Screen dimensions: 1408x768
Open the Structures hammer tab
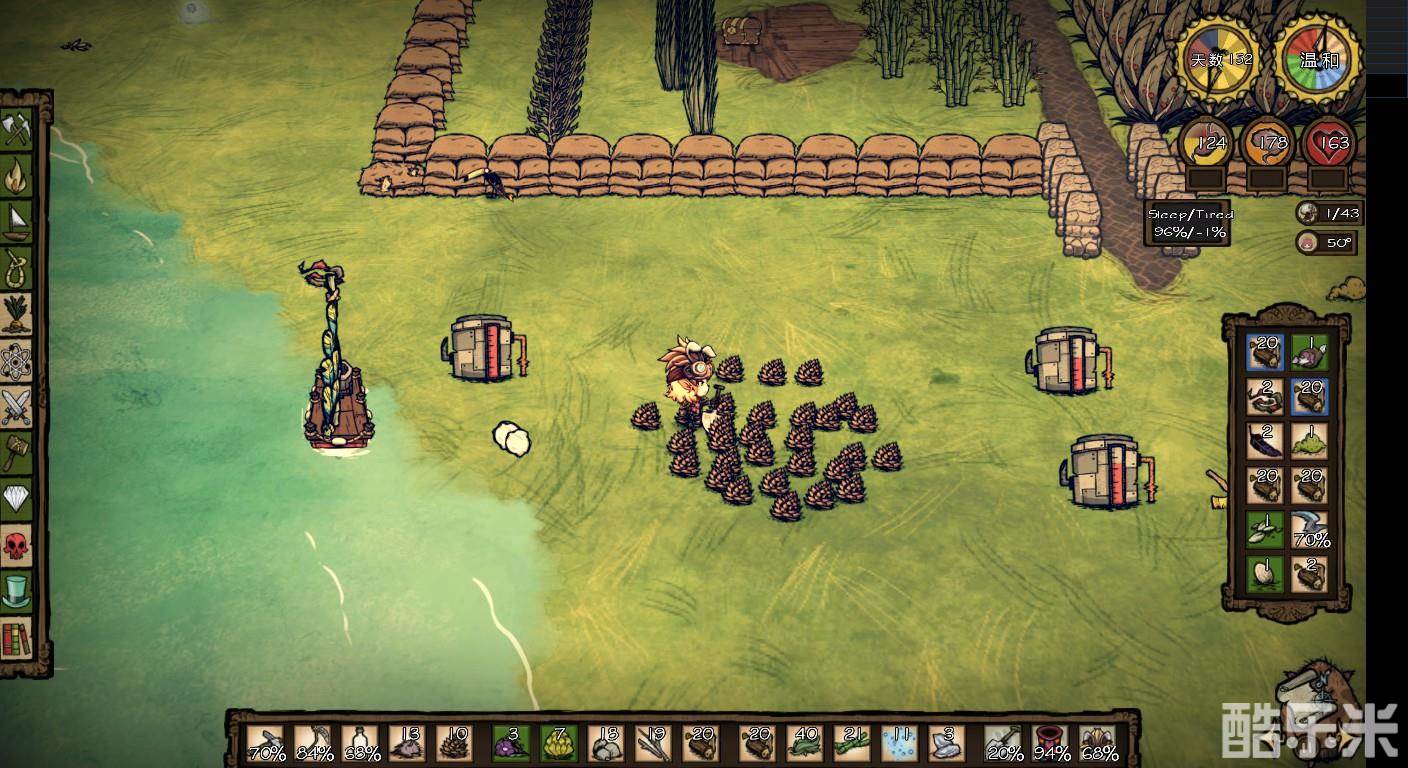point(16,452)
